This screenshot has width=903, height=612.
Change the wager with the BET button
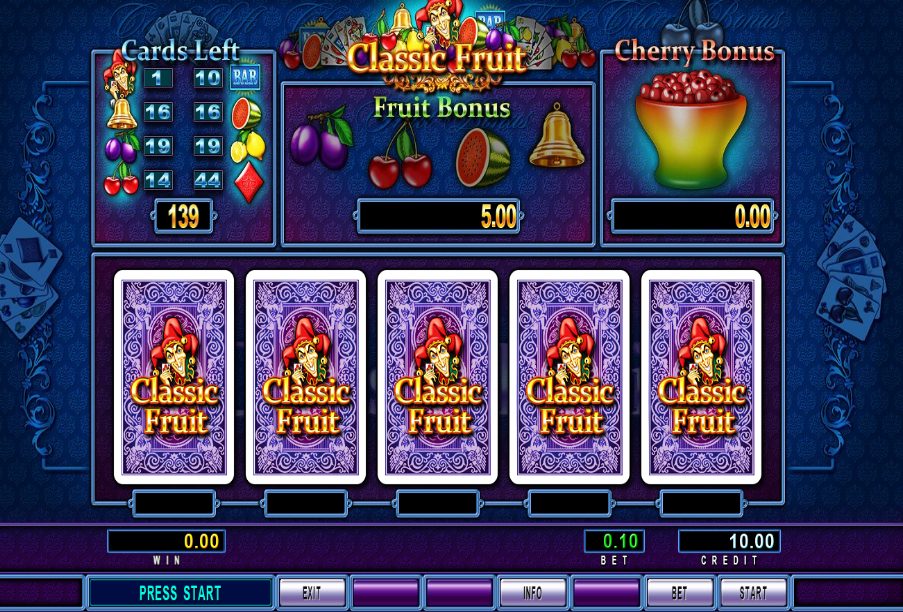tap(679, 592)
